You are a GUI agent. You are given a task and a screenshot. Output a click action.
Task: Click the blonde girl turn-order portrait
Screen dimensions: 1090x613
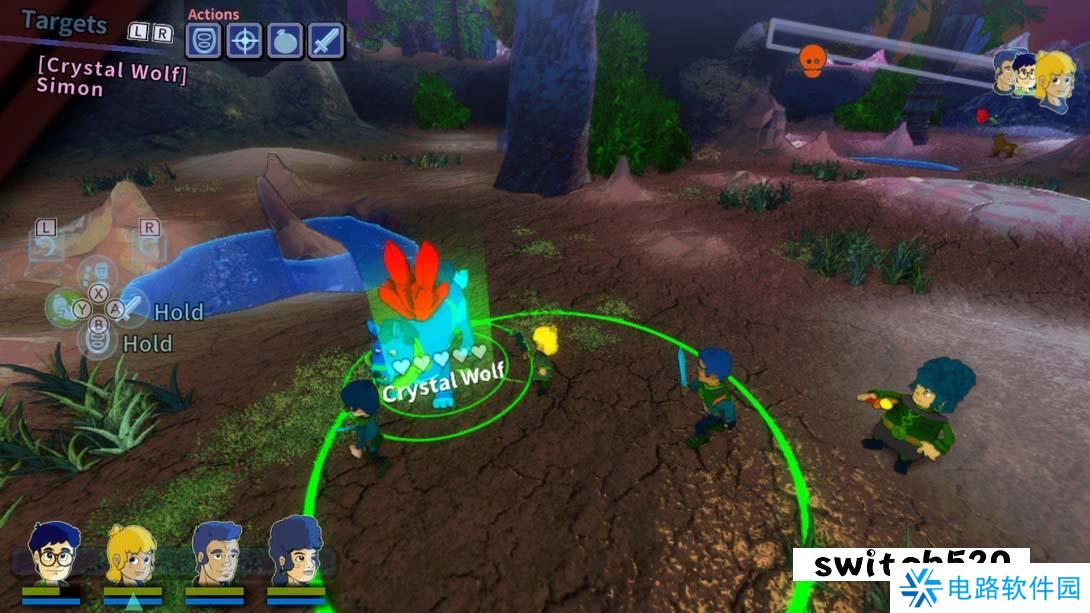(1055, 78)
